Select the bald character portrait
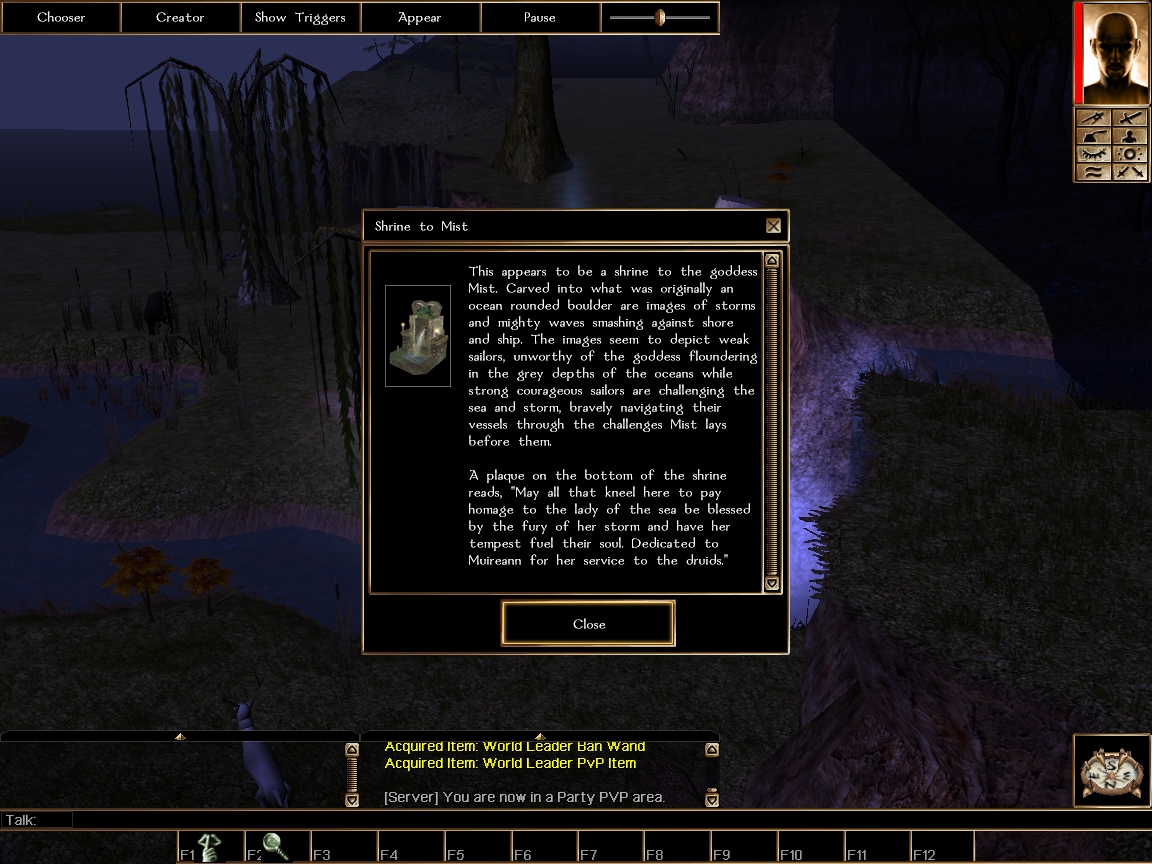This screenshot has width=1152, height=864. pos(1110,53)
